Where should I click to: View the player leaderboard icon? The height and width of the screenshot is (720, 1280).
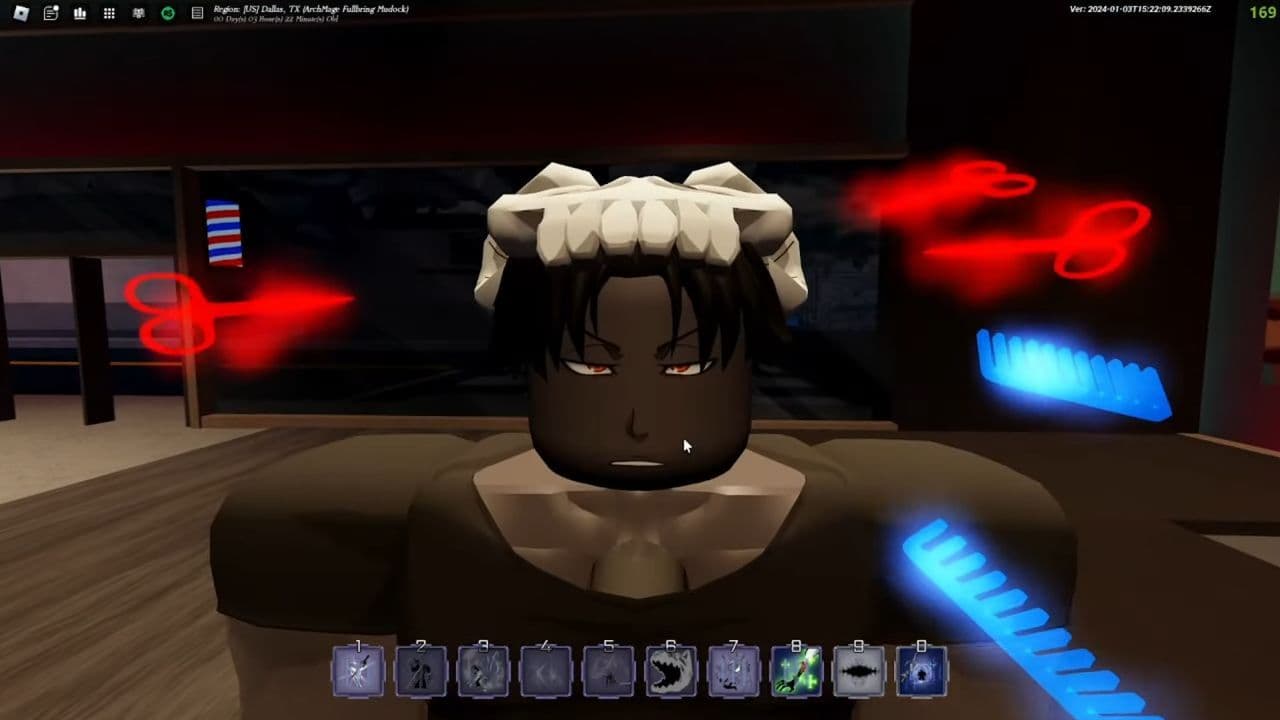click(79, 13)
